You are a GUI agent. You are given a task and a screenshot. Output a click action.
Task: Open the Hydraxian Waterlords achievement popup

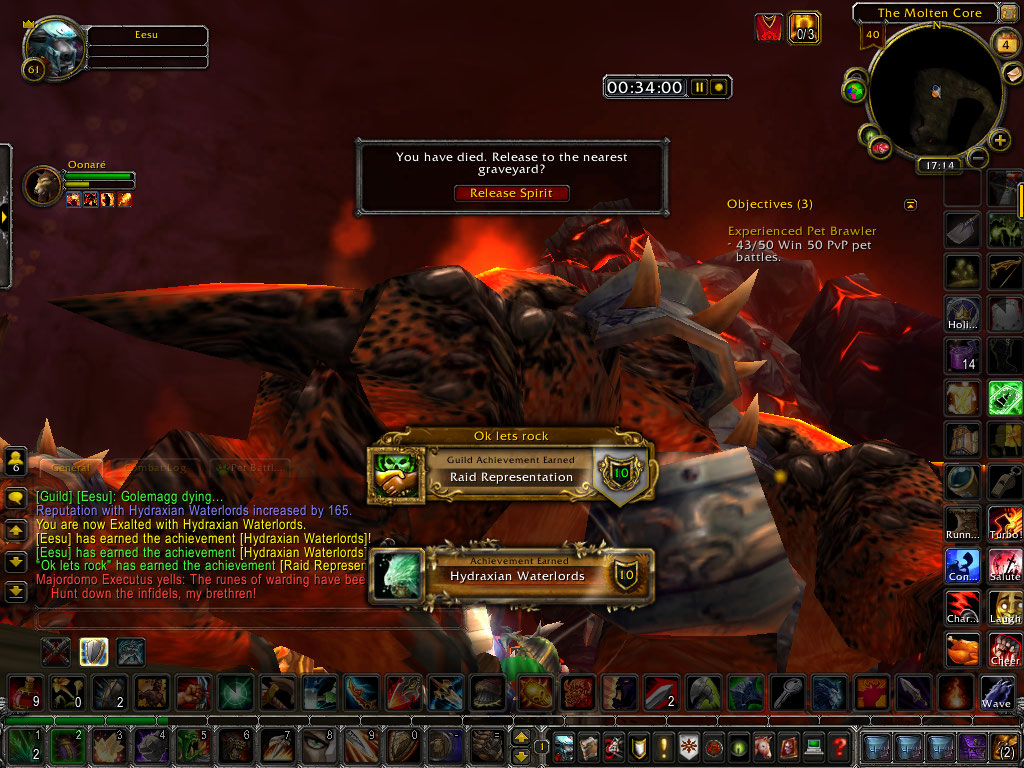tap(510, 575)
